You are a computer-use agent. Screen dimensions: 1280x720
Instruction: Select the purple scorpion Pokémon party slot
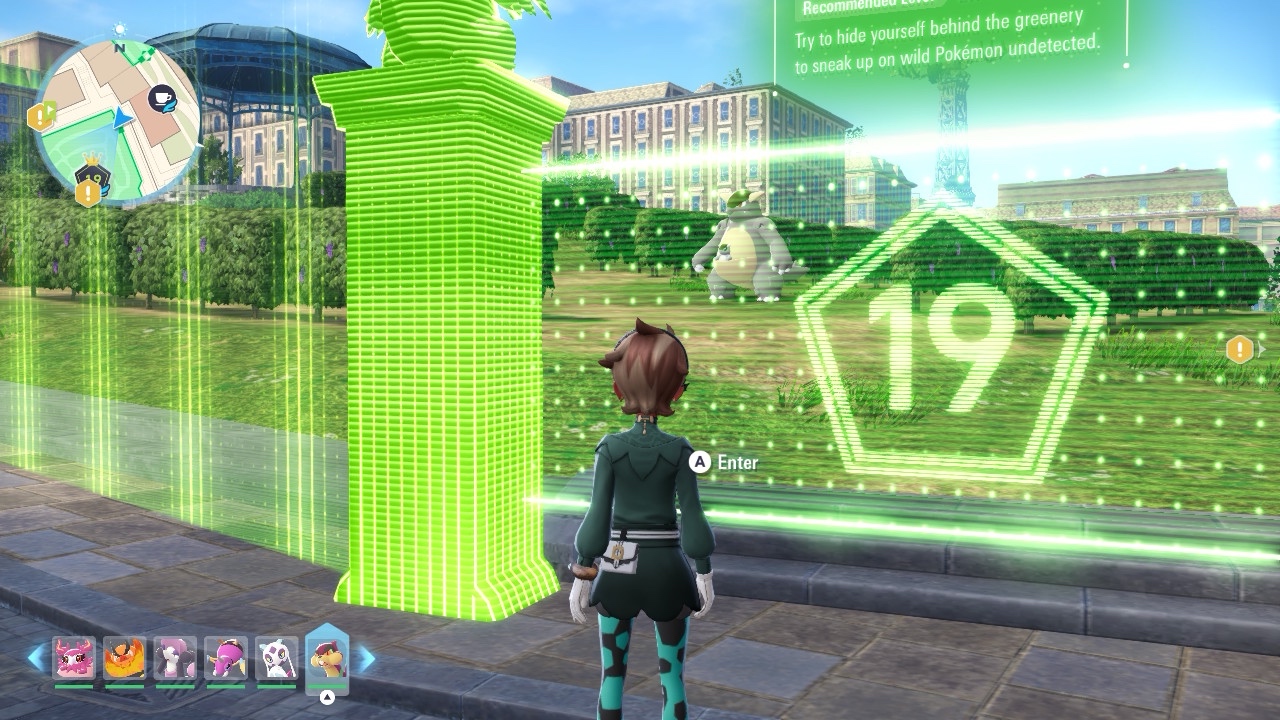coord(226,659)
